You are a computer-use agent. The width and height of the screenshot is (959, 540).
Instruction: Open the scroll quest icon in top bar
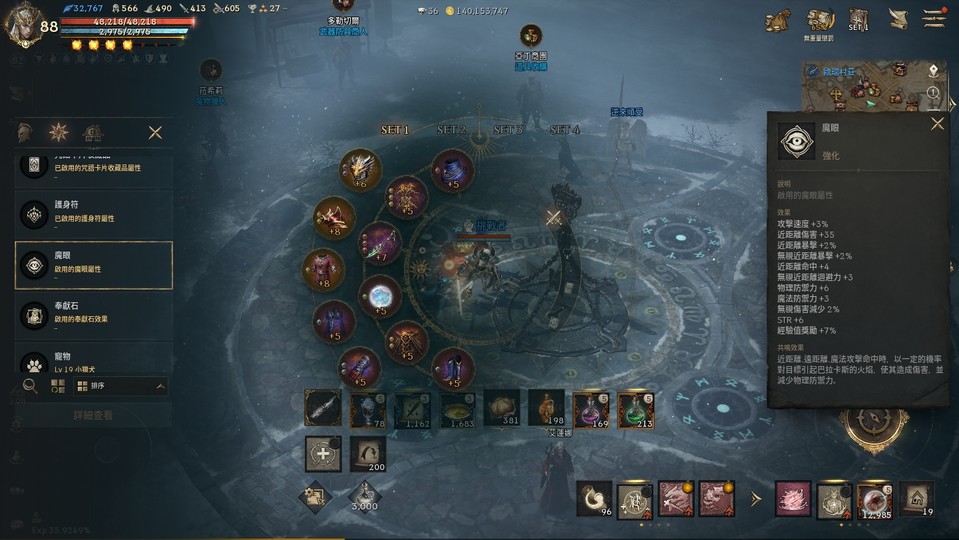pos(898,19)
